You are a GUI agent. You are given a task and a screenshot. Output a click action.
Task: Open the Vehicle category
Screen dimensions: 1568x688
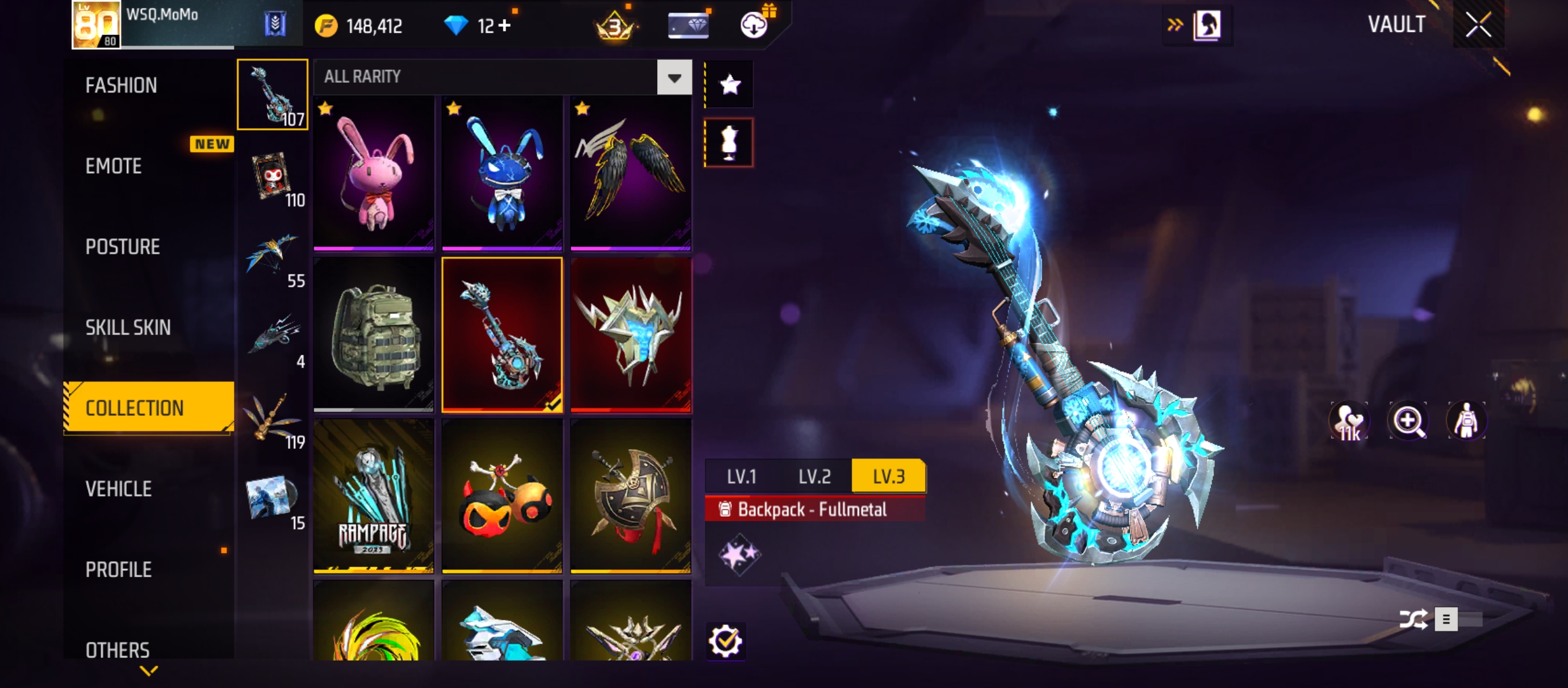click(x=119, y=489)
